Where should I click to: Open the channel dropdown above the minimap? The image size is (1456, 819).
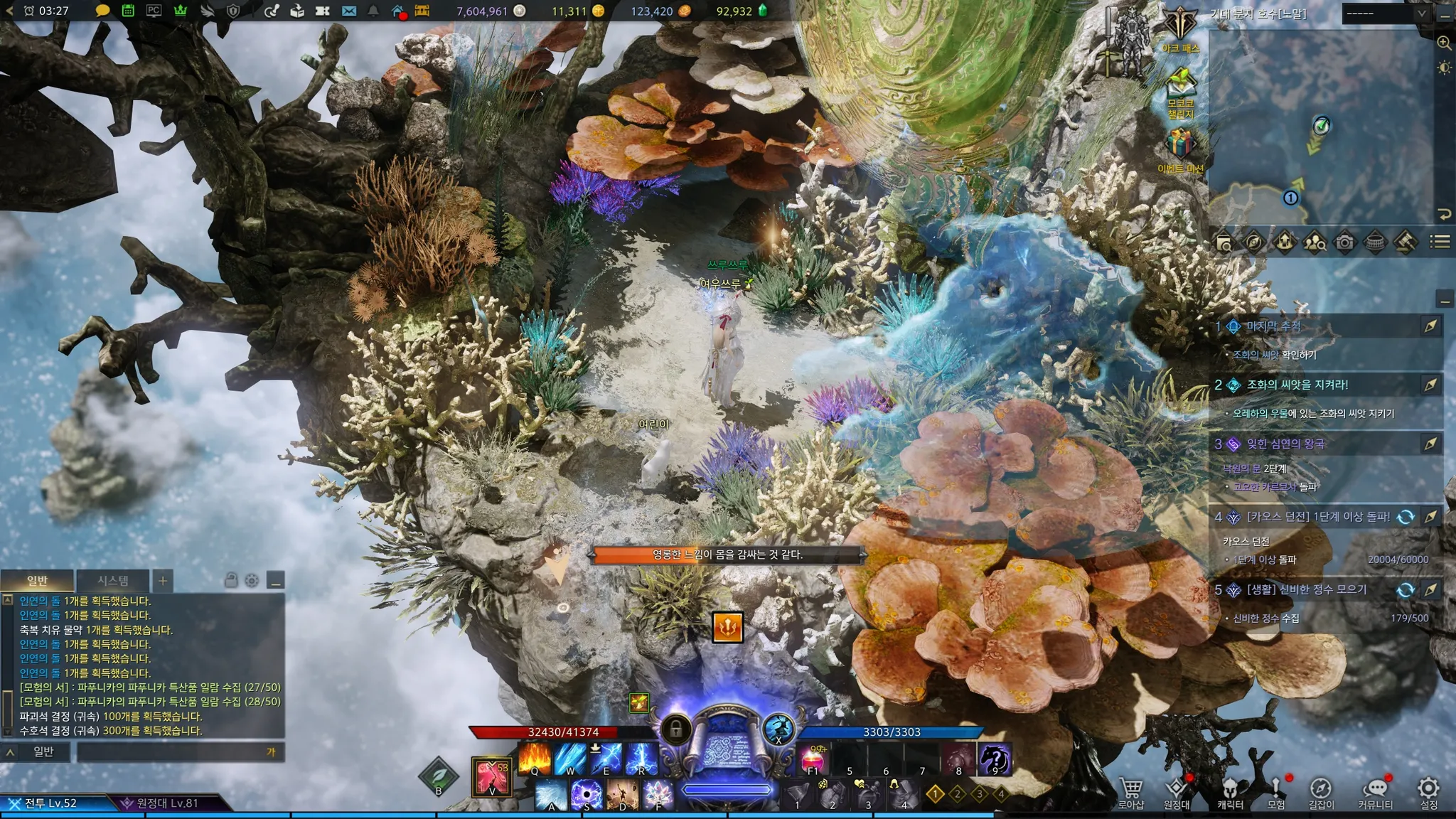pos(1385,13)
